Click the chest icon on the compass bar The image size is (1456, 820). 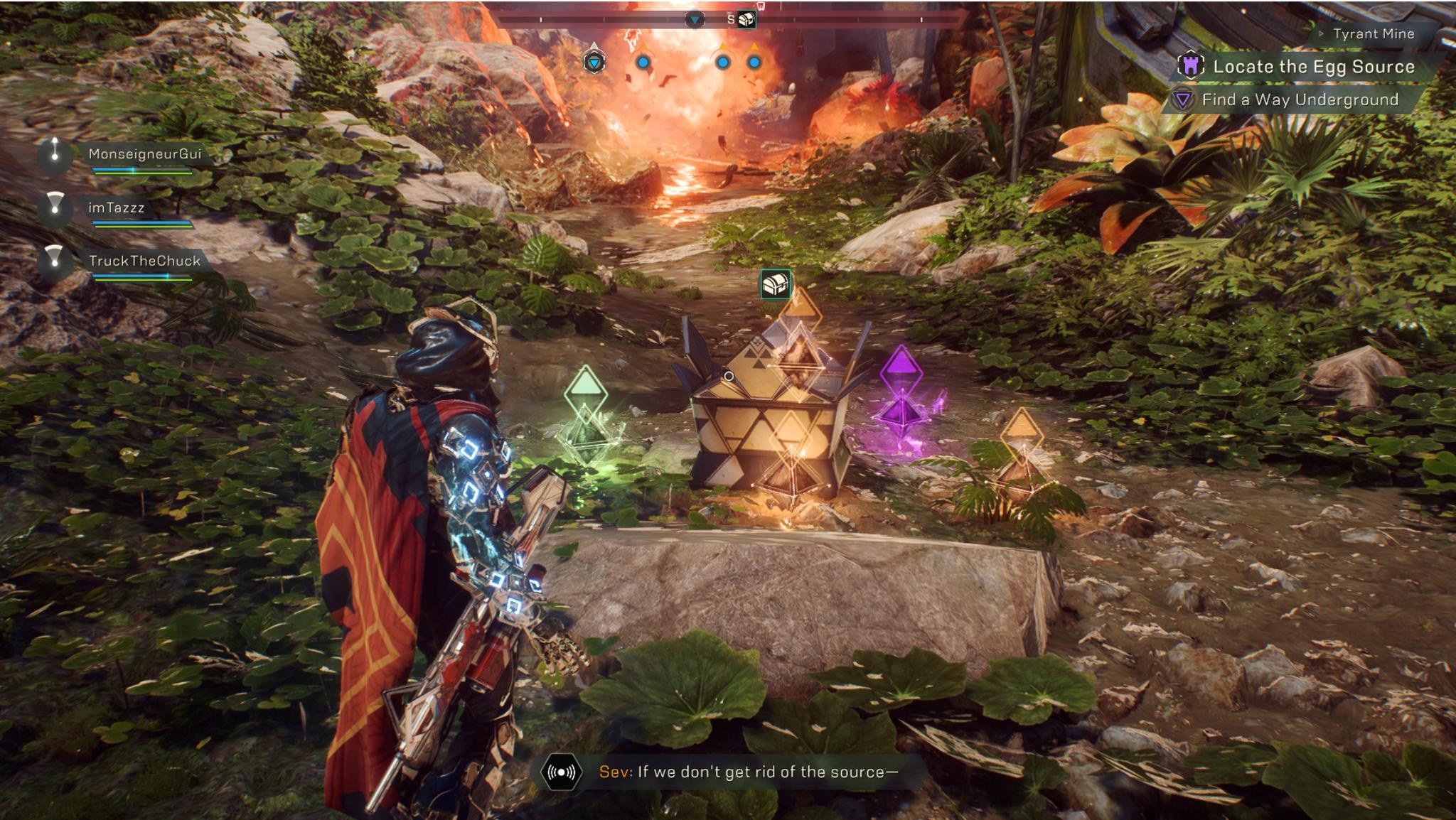pos(746,19)
